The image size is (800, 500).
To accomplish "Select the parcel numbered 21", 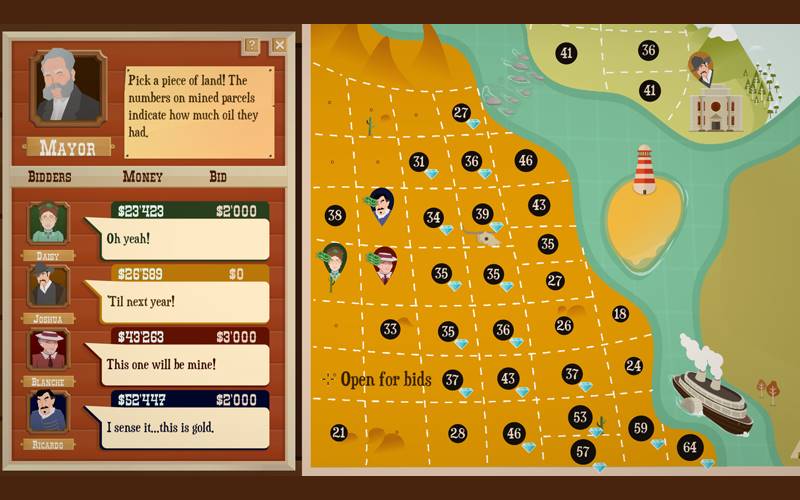I will coord(339,432).
